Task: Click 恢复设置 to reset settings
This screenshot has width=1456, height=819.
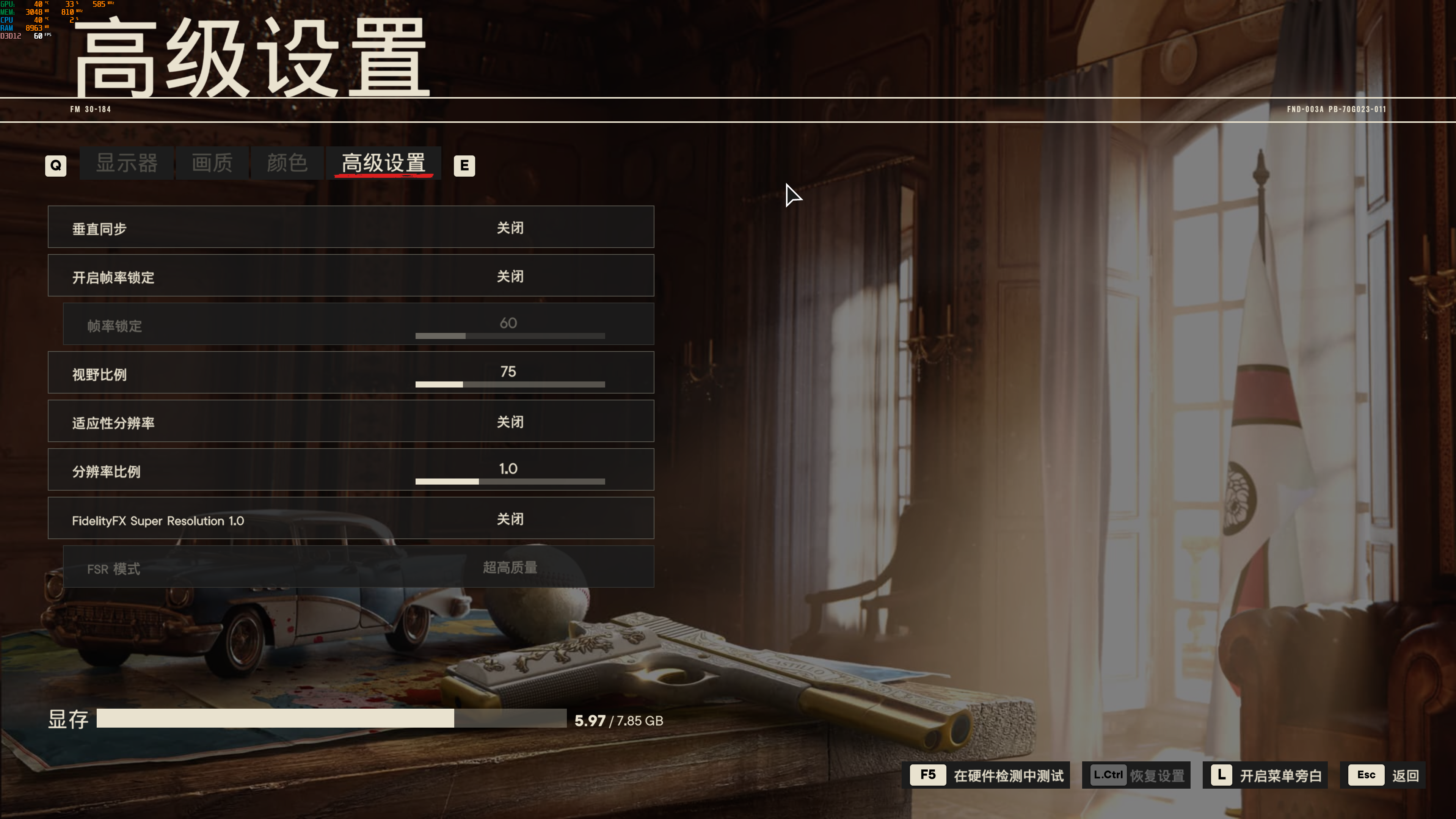Action: 1136,775
